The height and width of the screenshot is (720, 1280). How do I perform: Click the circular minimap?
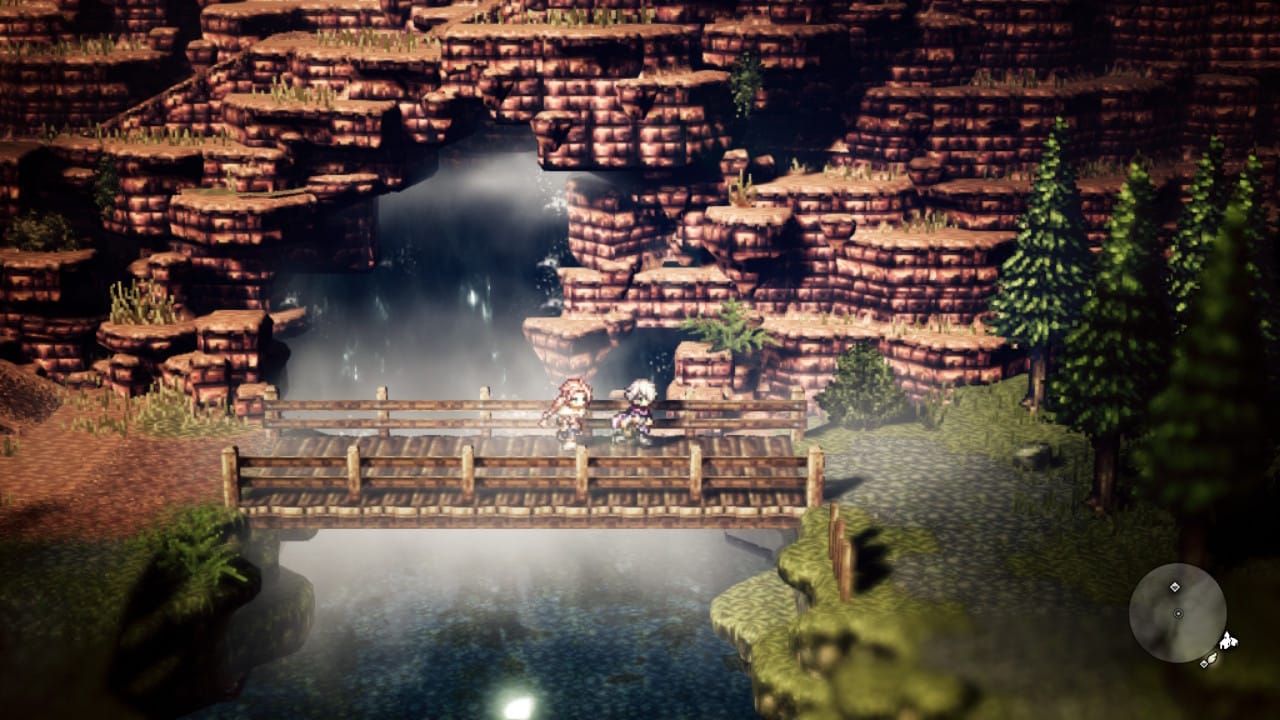[x=1177, y=613]
